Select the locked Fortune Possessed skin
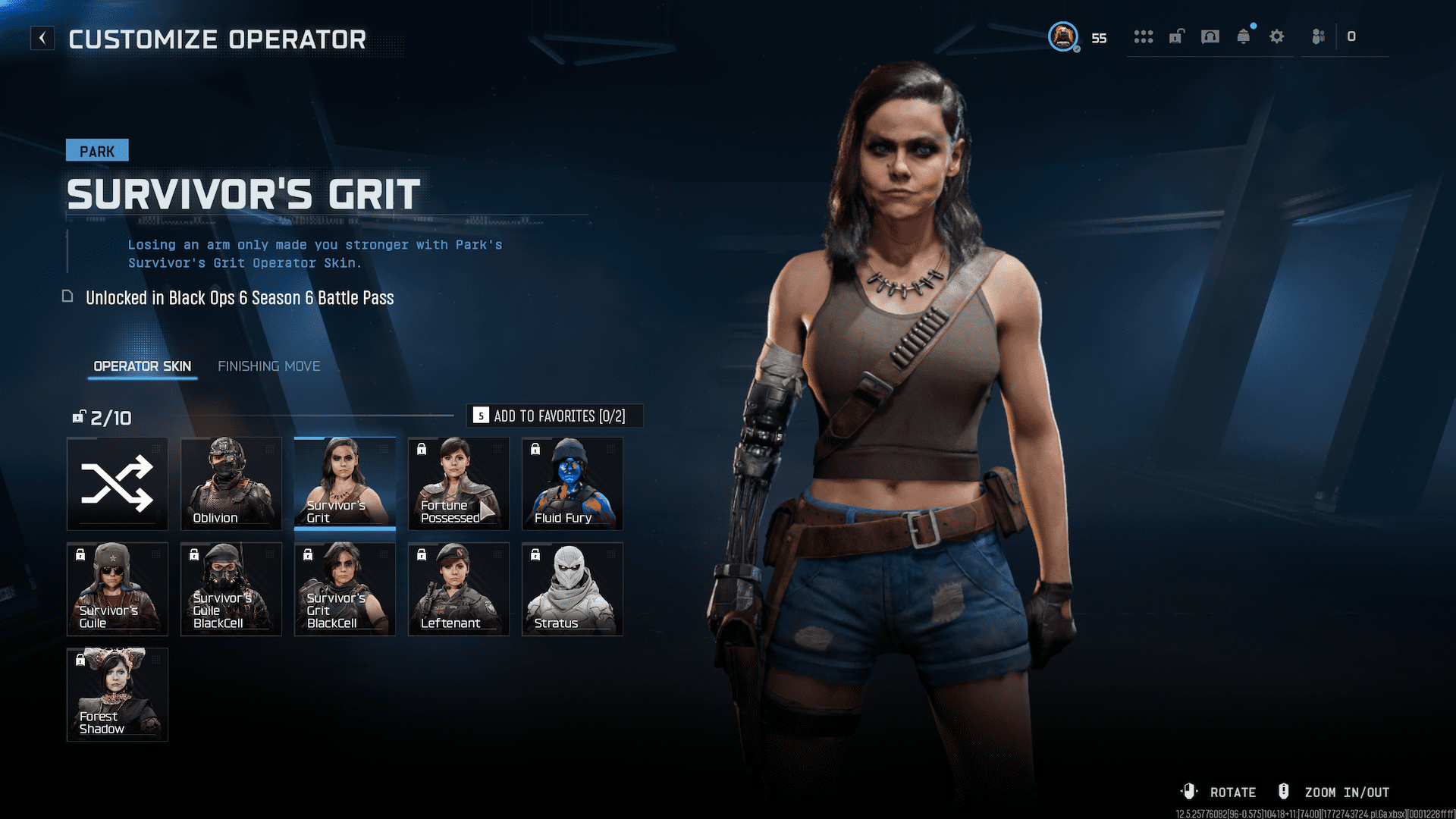Screen dimensions: 1456x819 pyautogui.click(x=459, y=483)
